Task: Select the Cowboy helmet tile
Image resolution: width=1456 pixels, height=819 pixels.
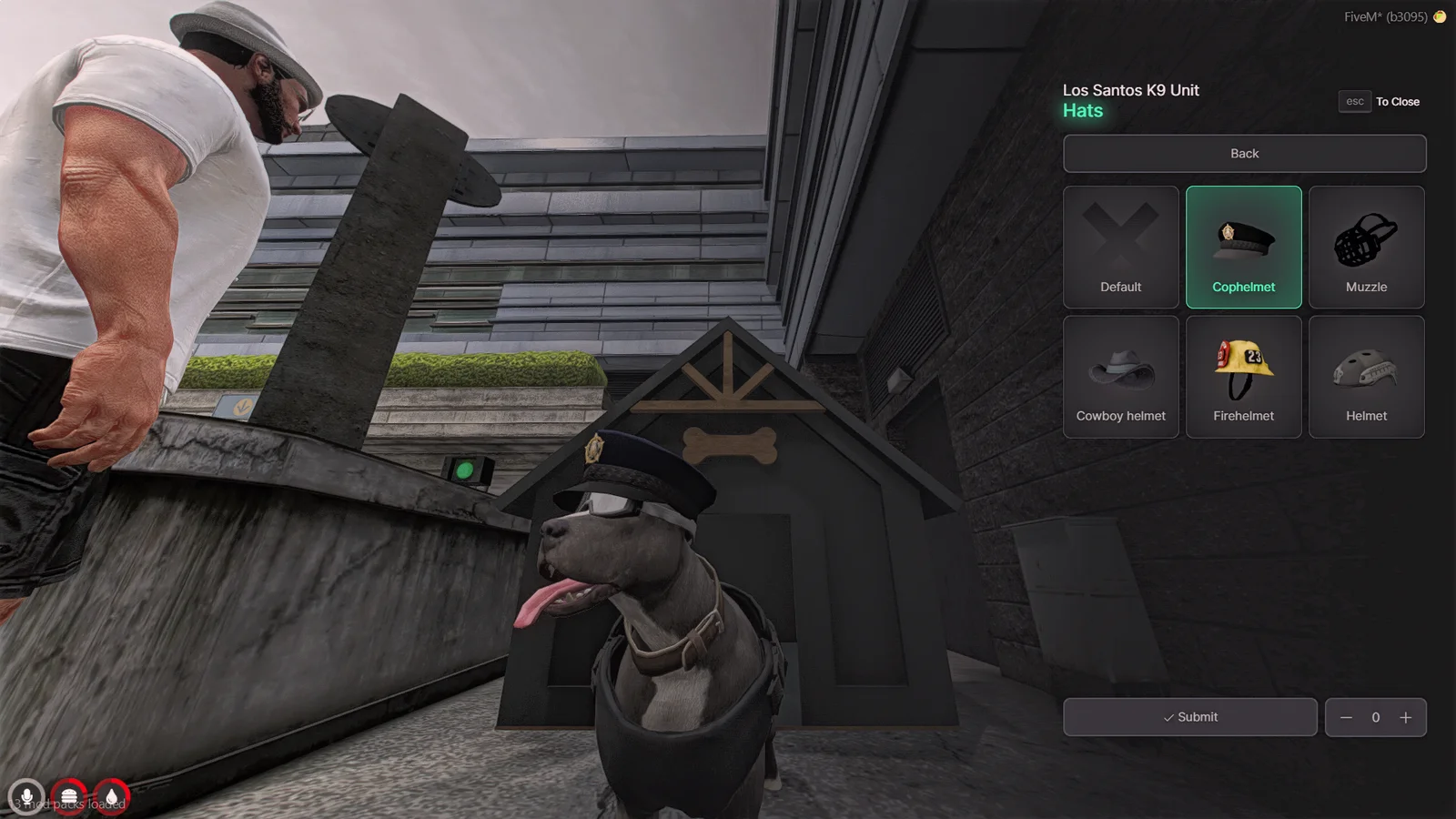Action: coord(1120,377)
